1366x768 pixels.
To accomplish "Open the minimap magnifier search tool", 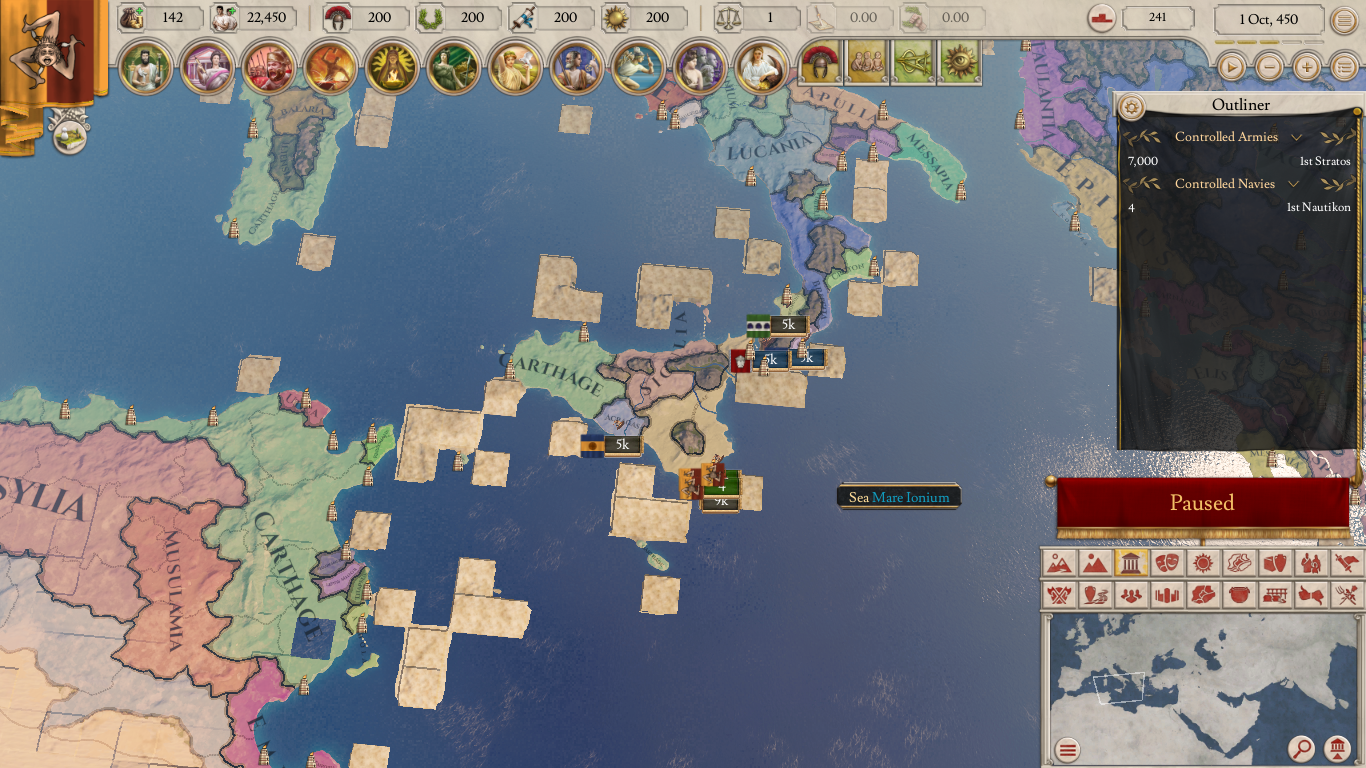I will click(x=1300, y=748).
